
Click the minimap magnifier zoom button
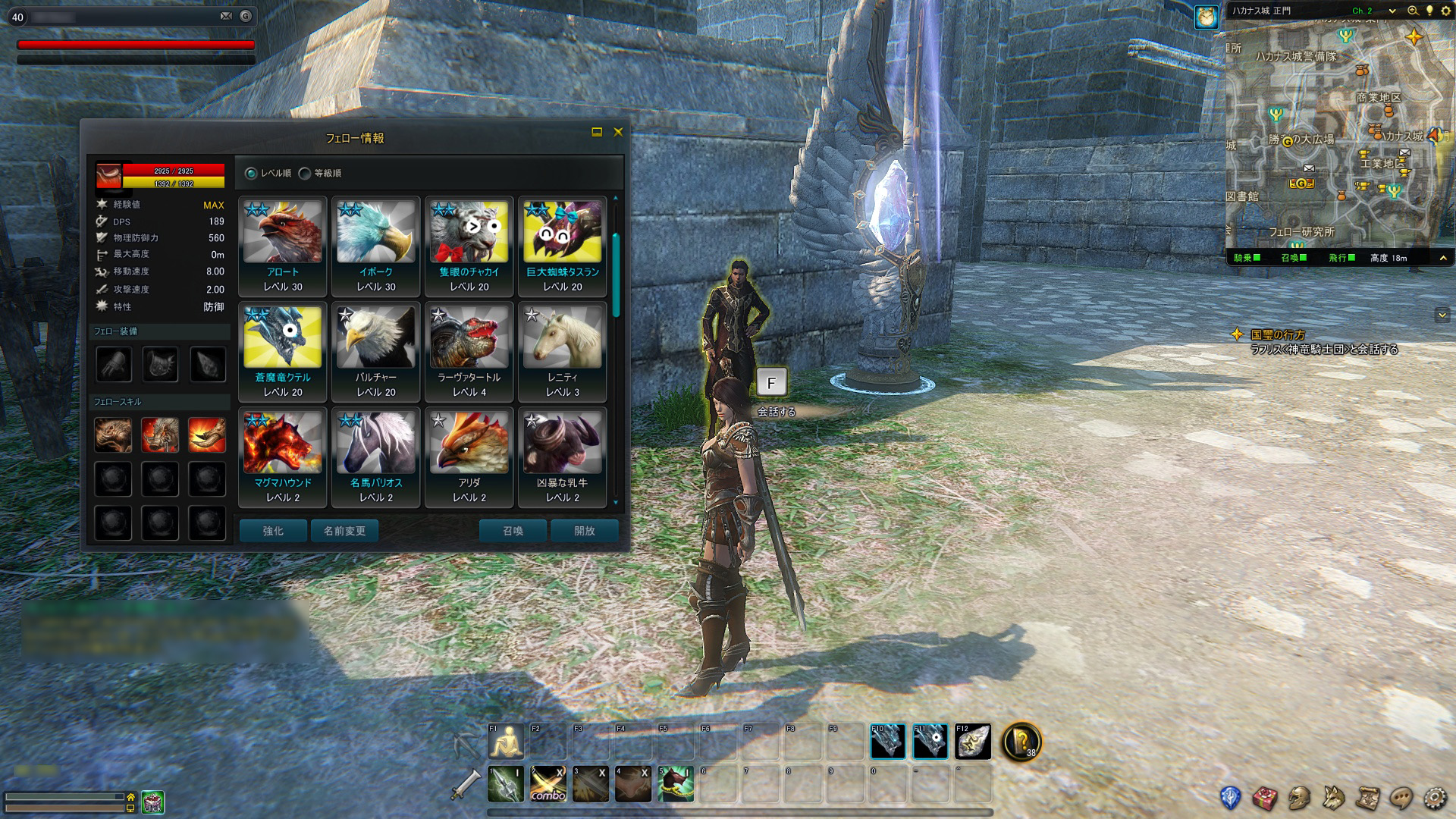pyautogui.click(x=1413, y=11)
